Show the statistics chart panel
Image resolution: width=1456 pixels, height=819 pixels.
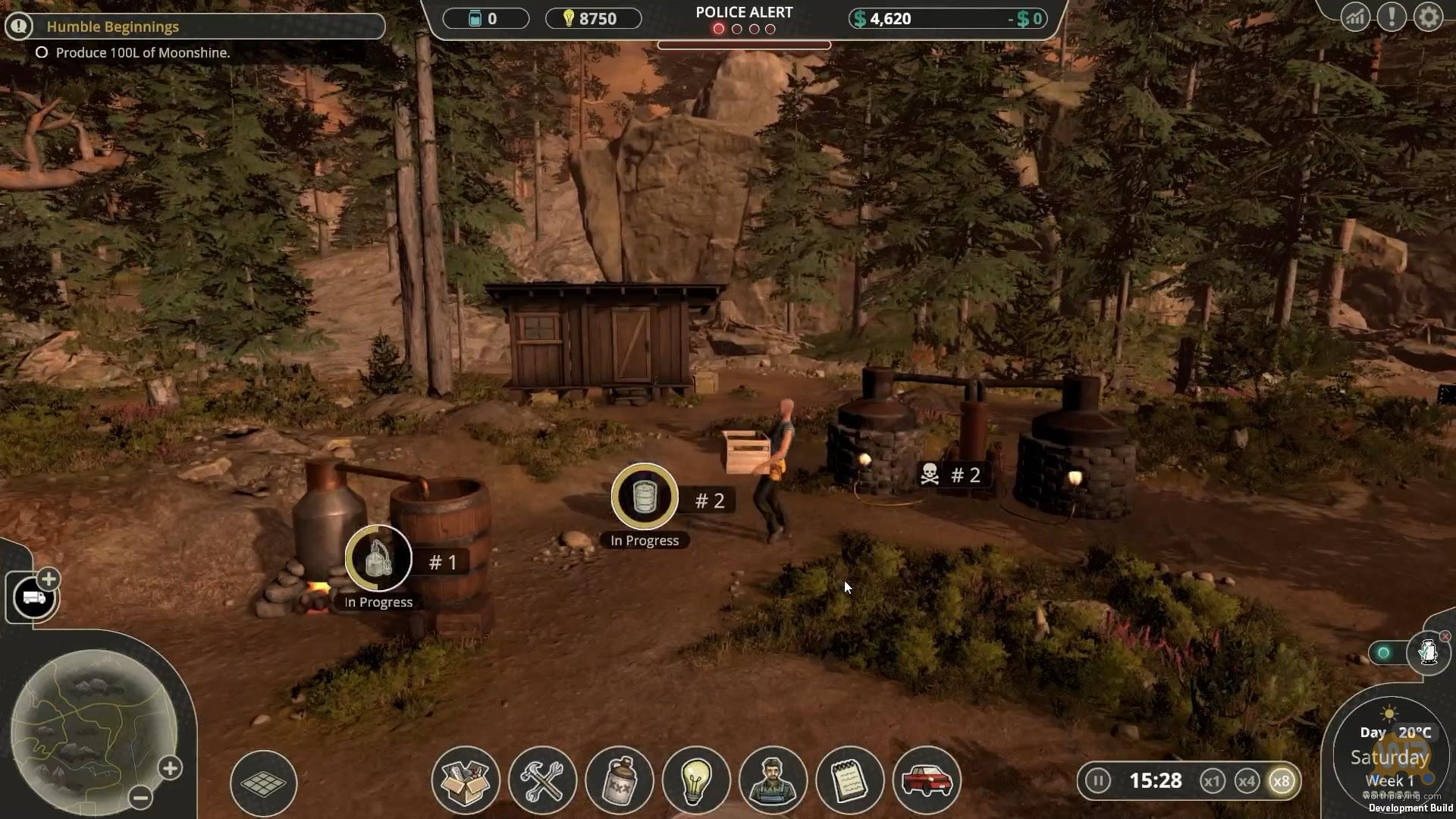[1354, 17]
